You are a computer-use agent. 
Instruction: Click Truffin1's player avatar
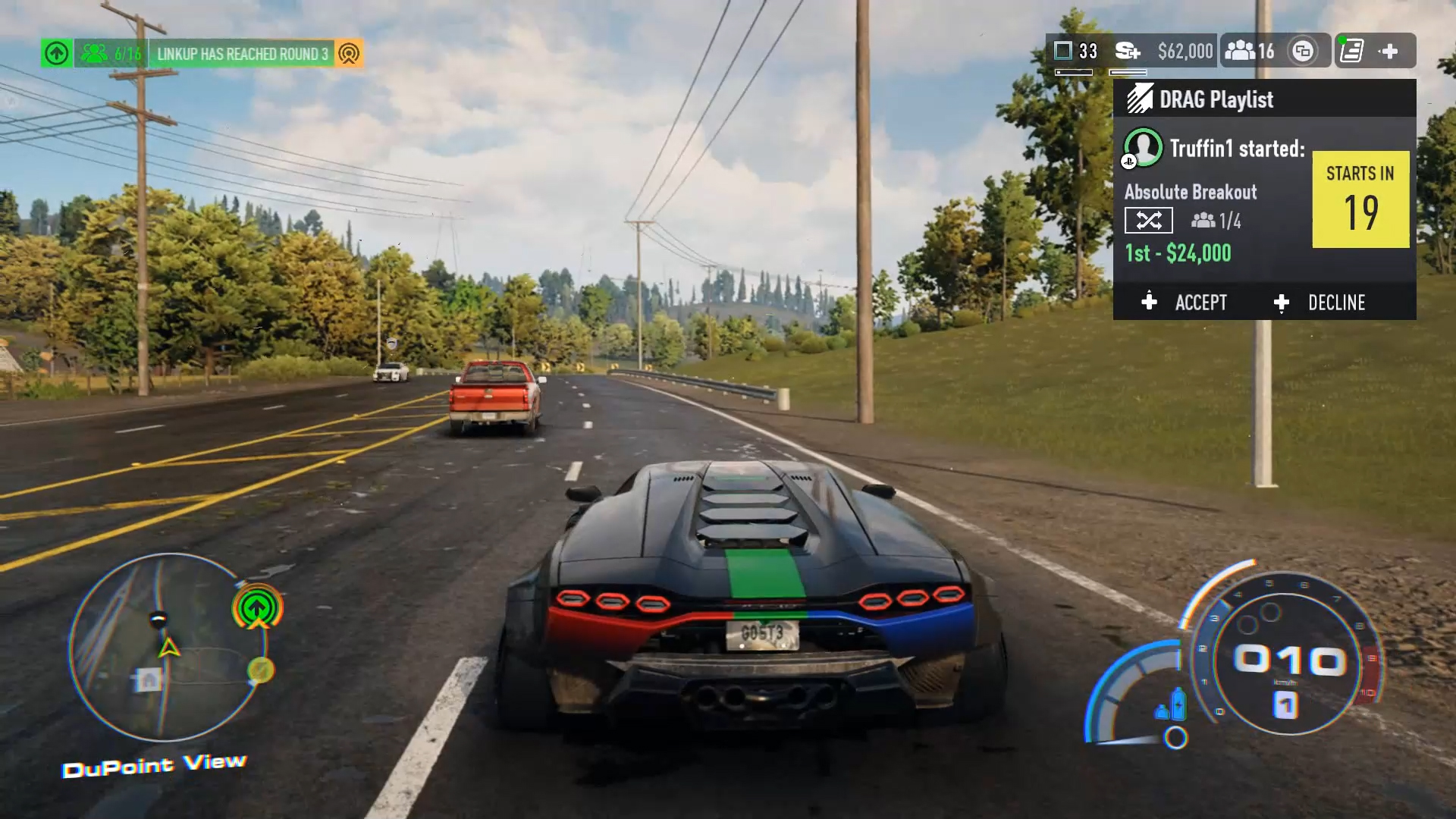[1143, 147]
